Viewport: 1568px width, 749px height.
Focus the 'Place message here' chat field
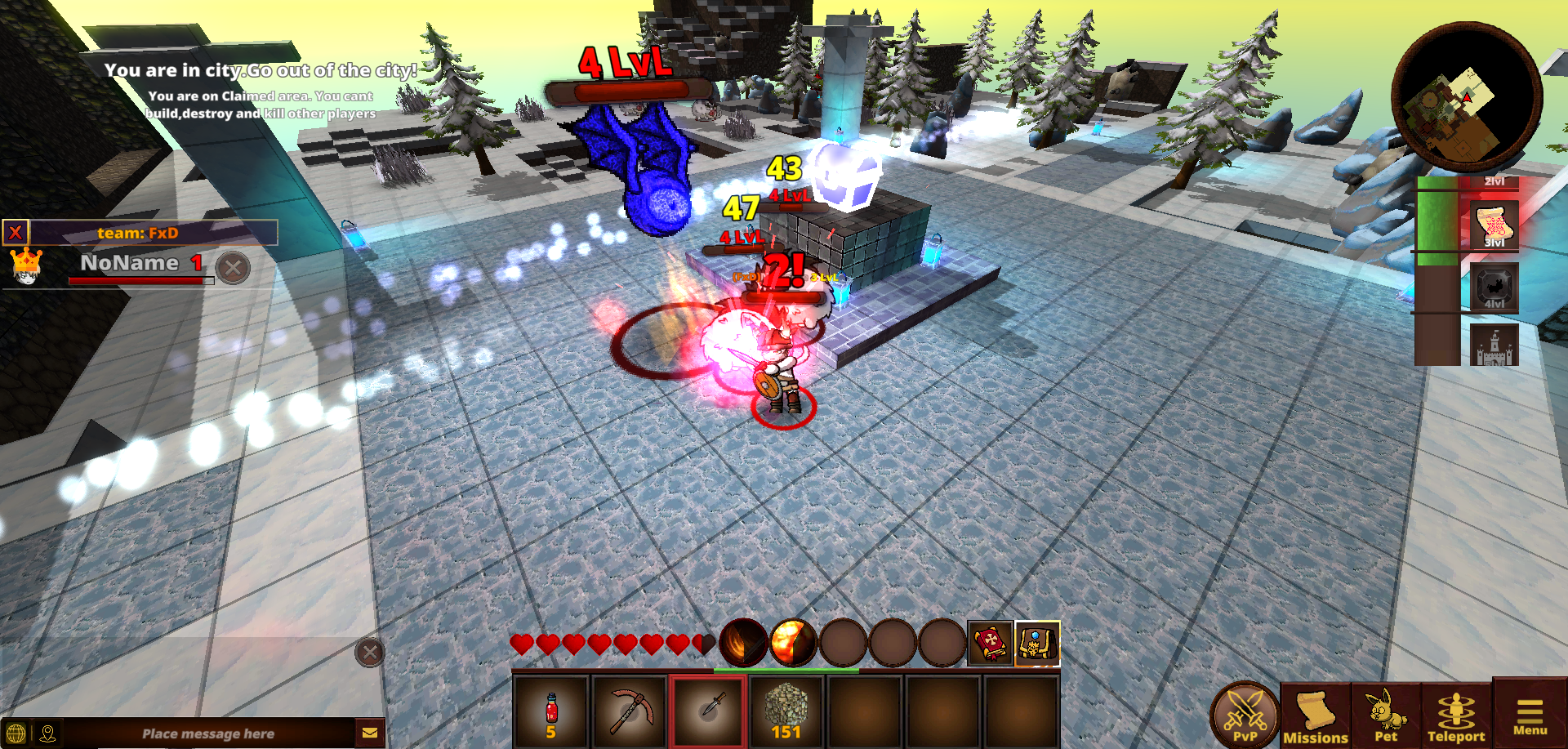[208, 733]
